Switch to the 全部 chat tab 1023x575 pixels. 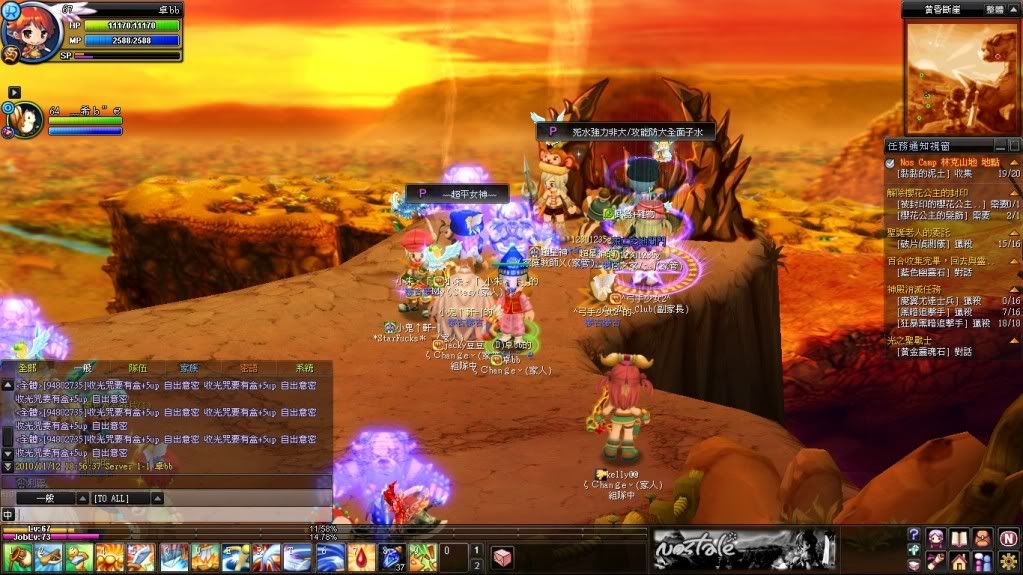click(27, 368)
